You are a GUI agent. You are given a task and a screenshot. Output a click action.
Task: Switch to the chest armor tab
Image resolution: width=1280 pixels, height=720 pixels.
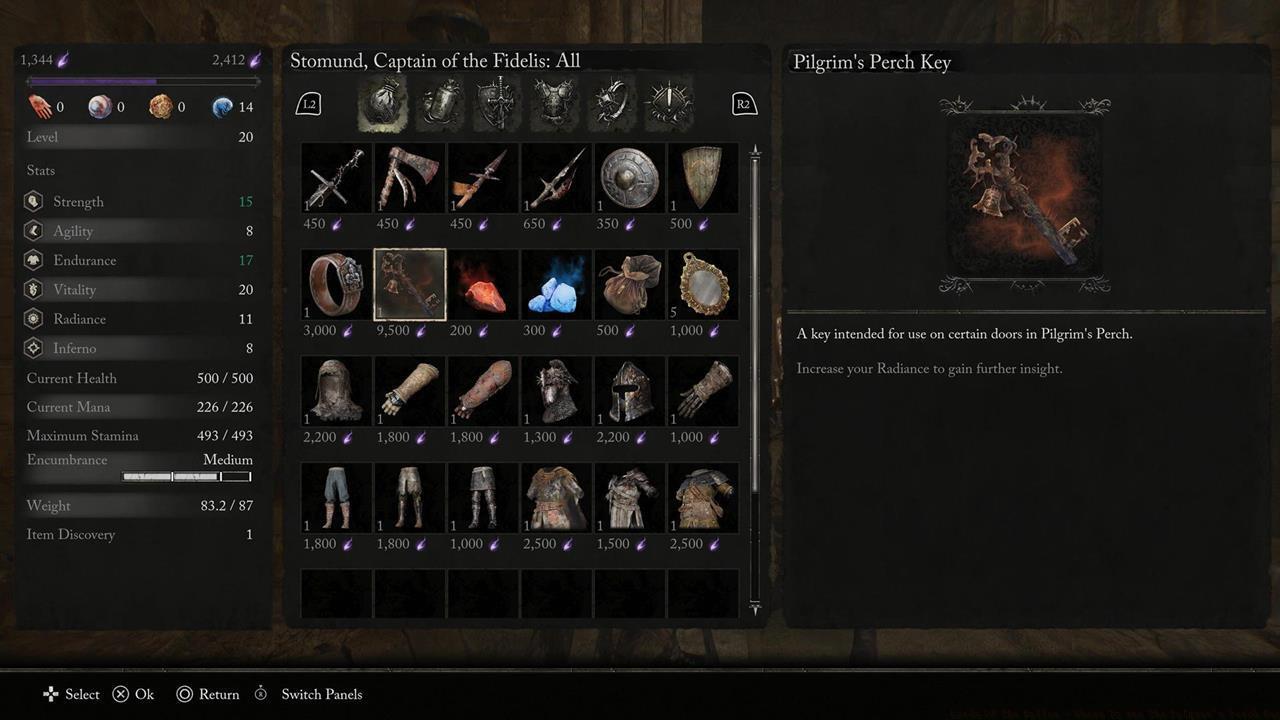click(x=554, y=104)
